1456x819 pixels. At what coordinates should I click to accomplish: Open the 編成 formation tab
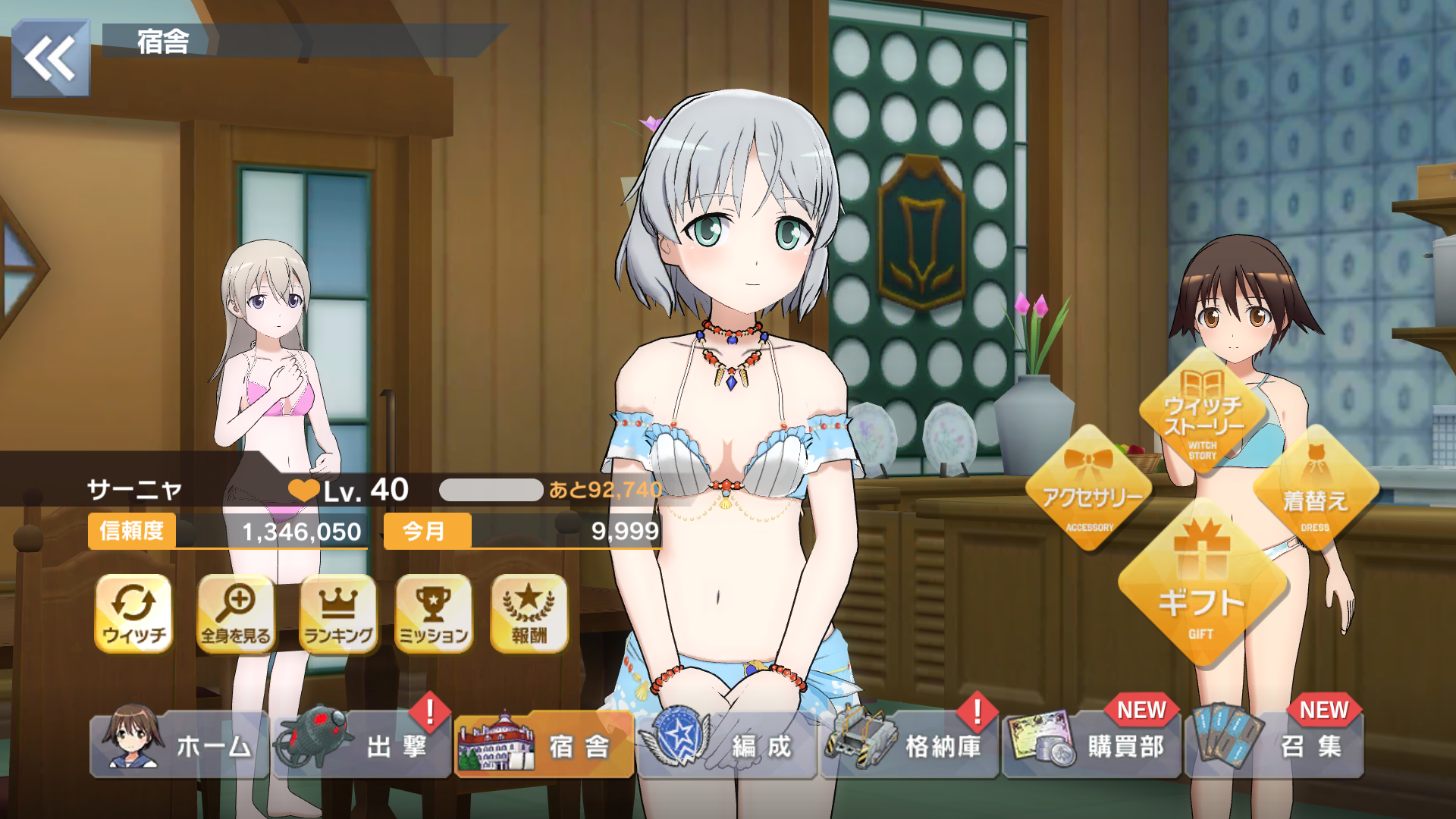(726, 745)
